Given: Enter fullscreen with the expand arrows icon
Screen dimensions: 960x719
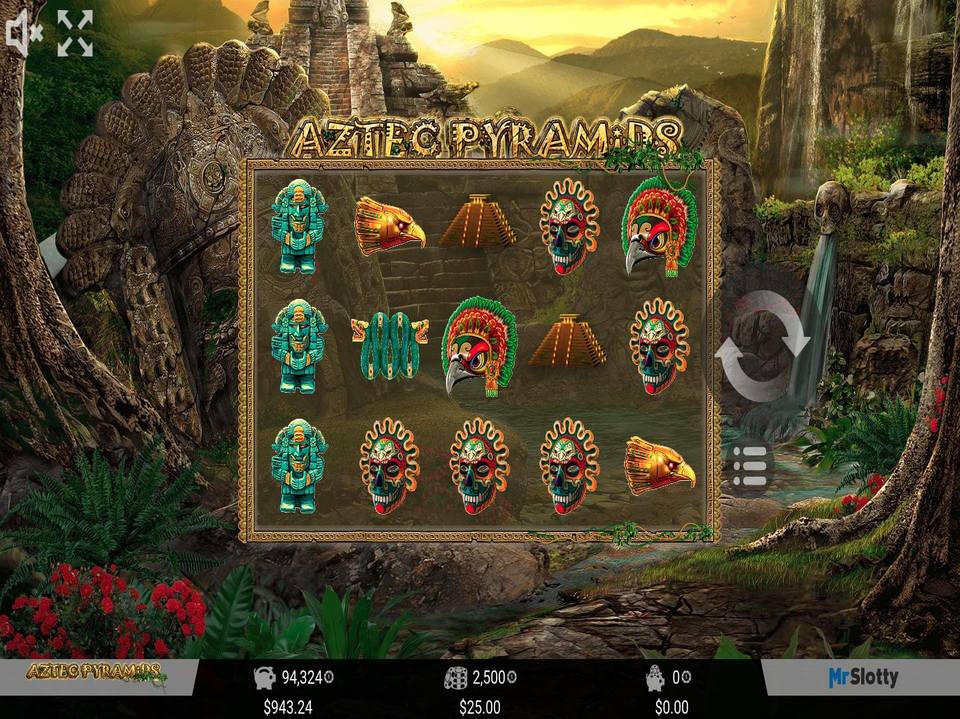Looking at the screenshot, I should 75,34.
